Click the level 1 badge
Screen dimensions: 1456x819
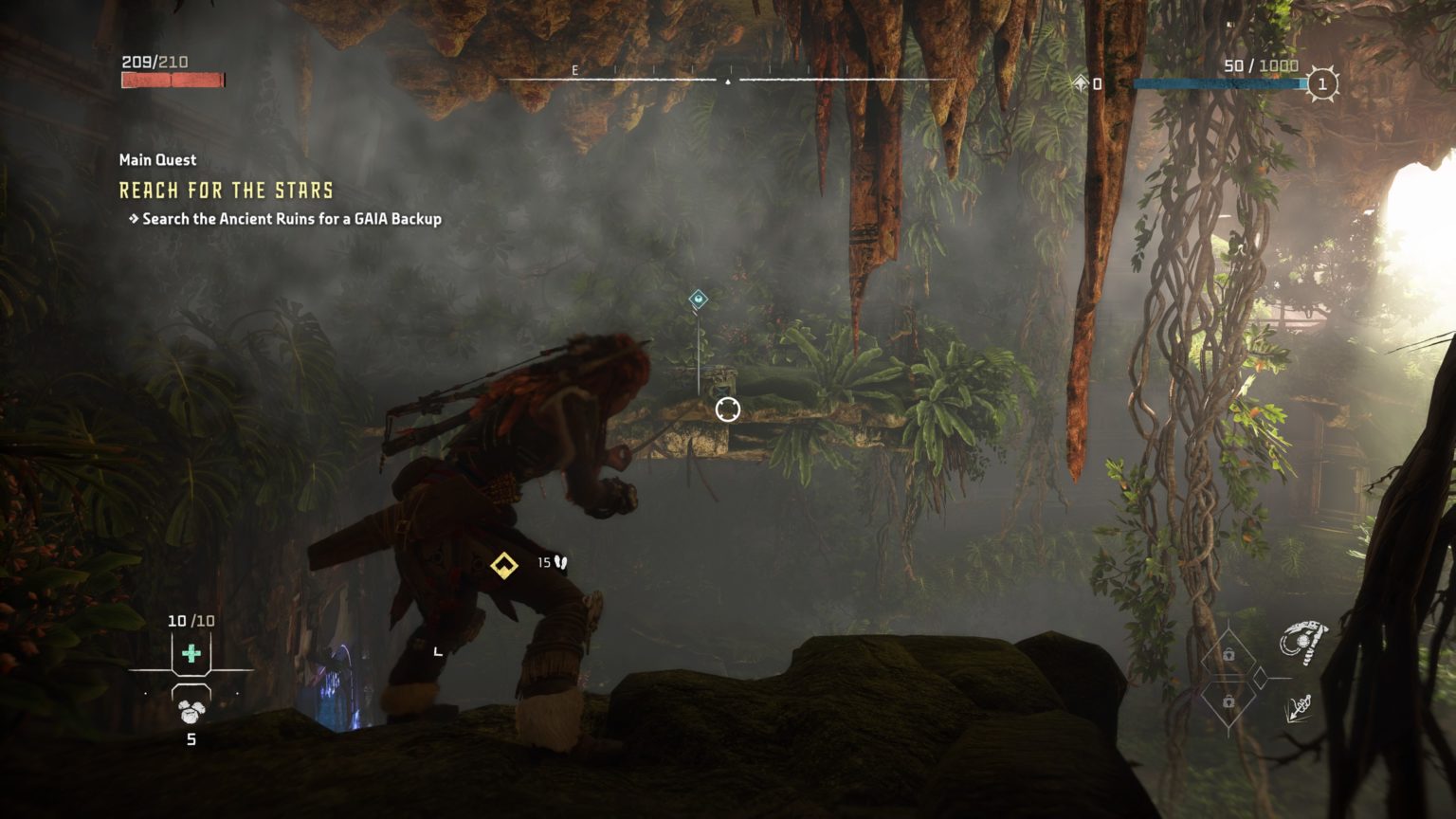(x=1322, y=84)
